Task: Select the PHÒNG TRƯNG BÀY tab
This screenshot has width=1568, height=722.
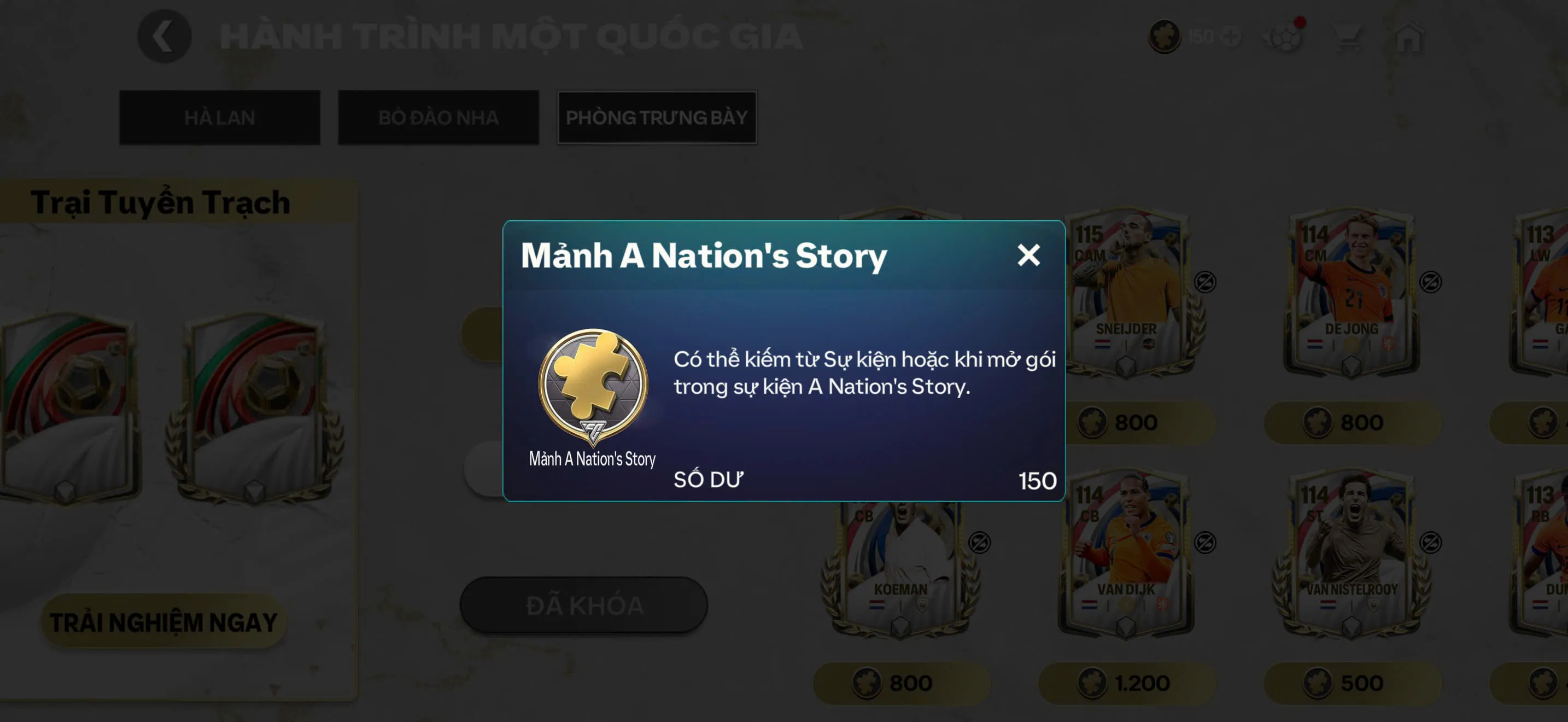Action: tap(657, 118)
